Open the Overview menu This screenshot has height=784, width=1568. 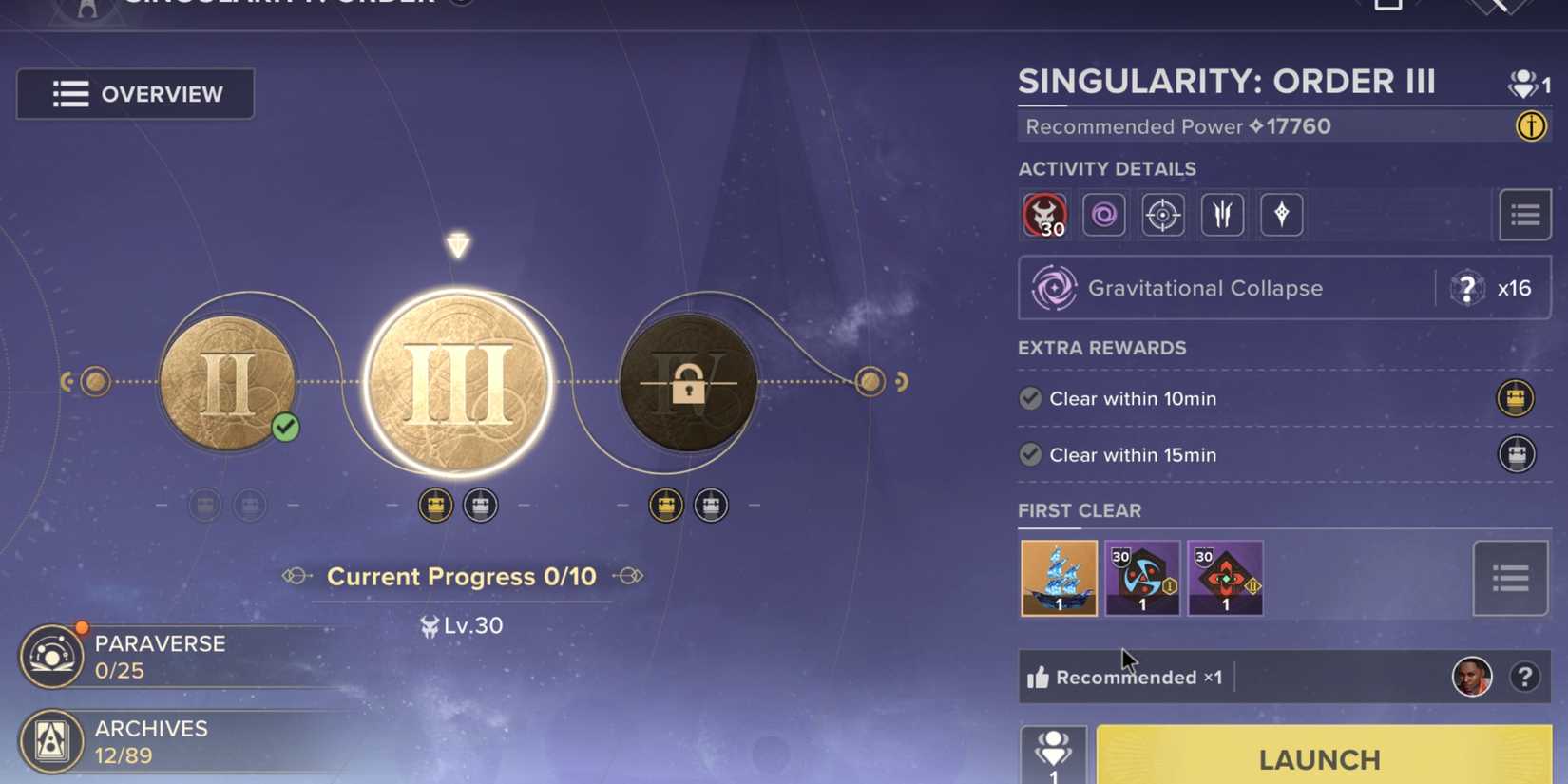(134, 94)
